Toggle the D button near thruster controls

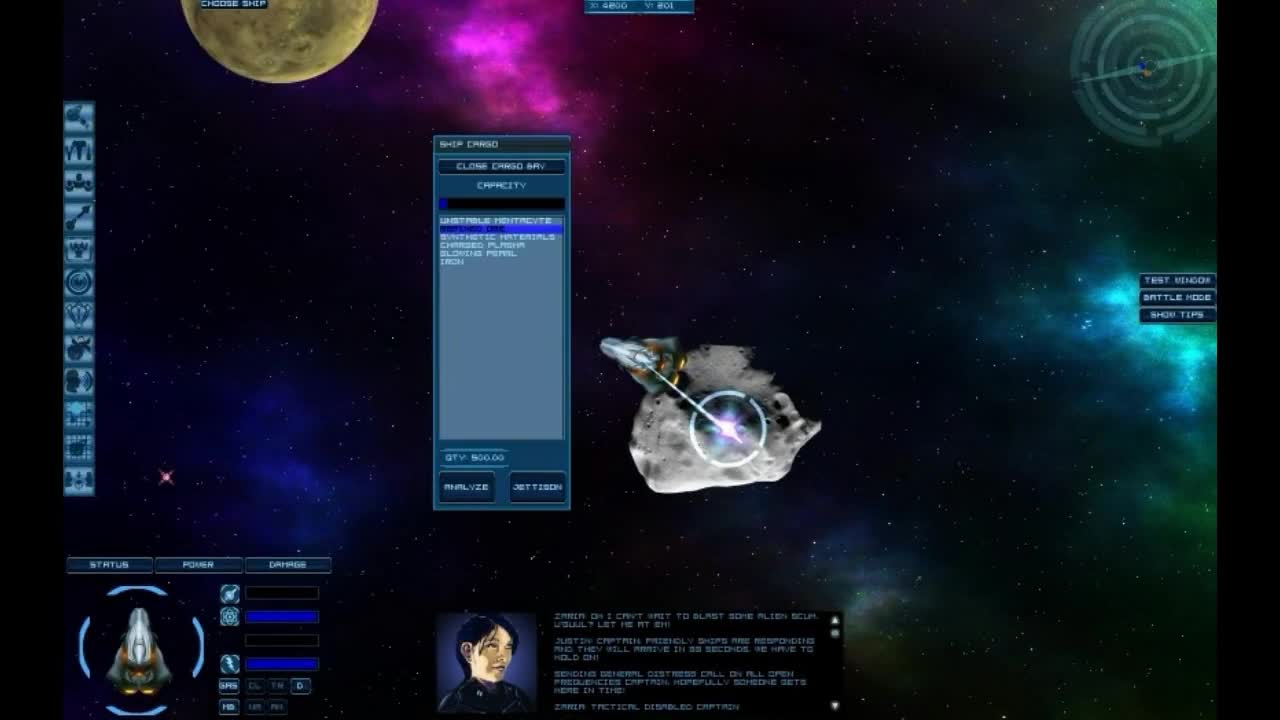(301, 686)
